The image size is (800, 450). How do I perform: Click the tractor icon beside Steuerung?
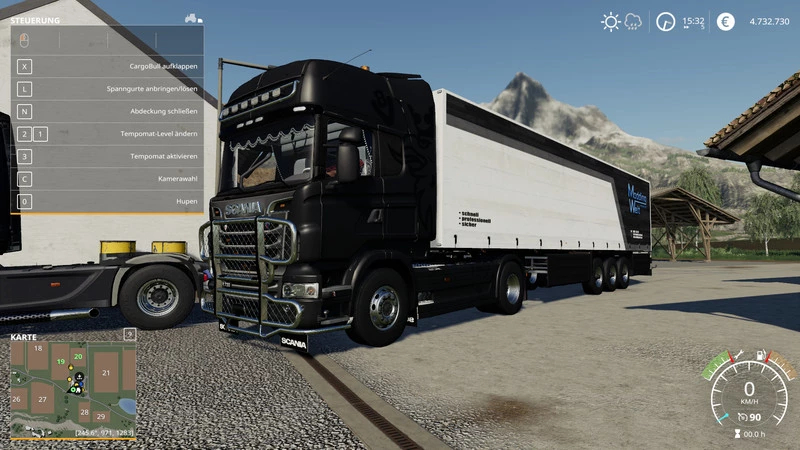pos(192,18)
